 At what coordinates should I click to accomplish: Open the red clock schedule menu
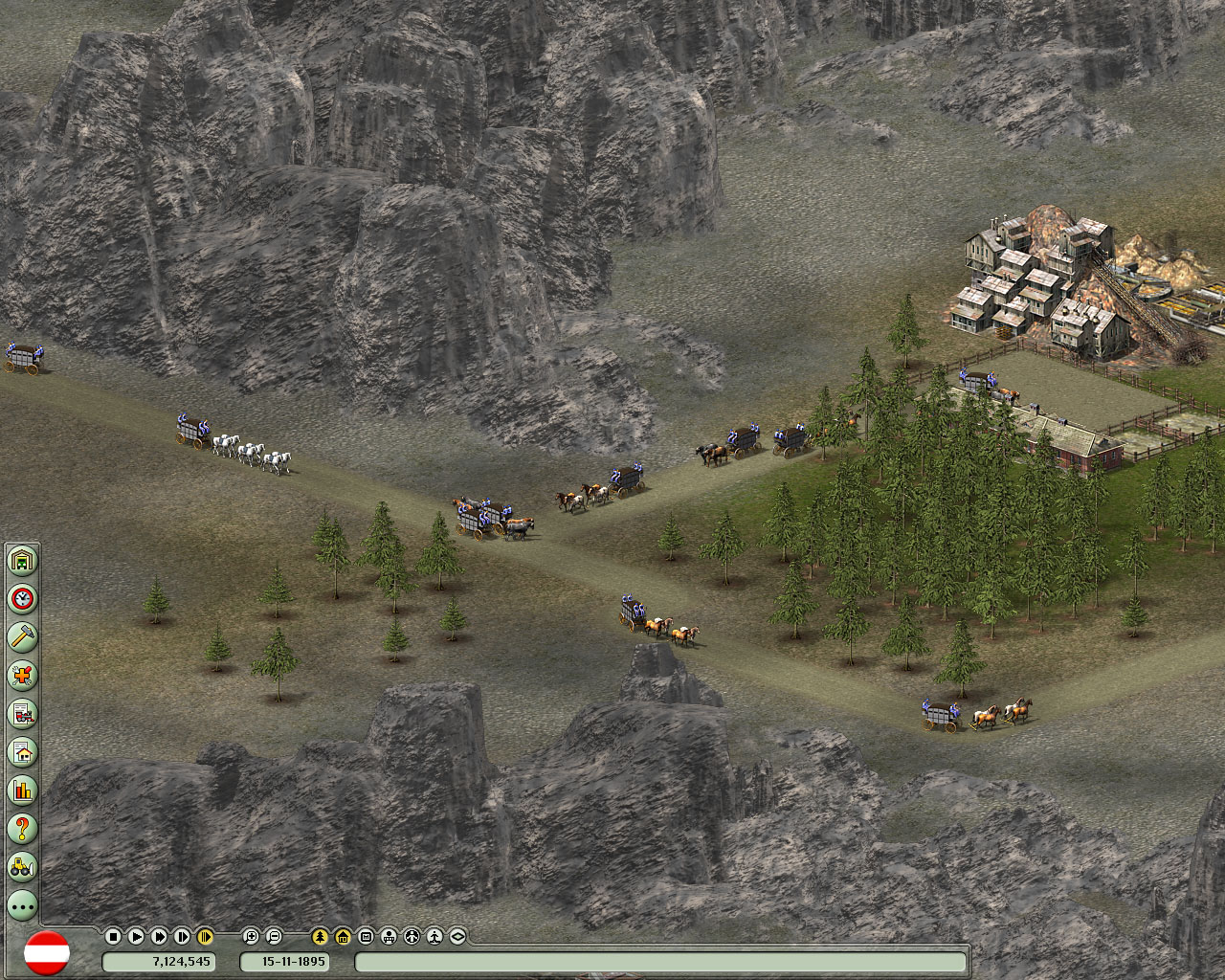point(22,599)
